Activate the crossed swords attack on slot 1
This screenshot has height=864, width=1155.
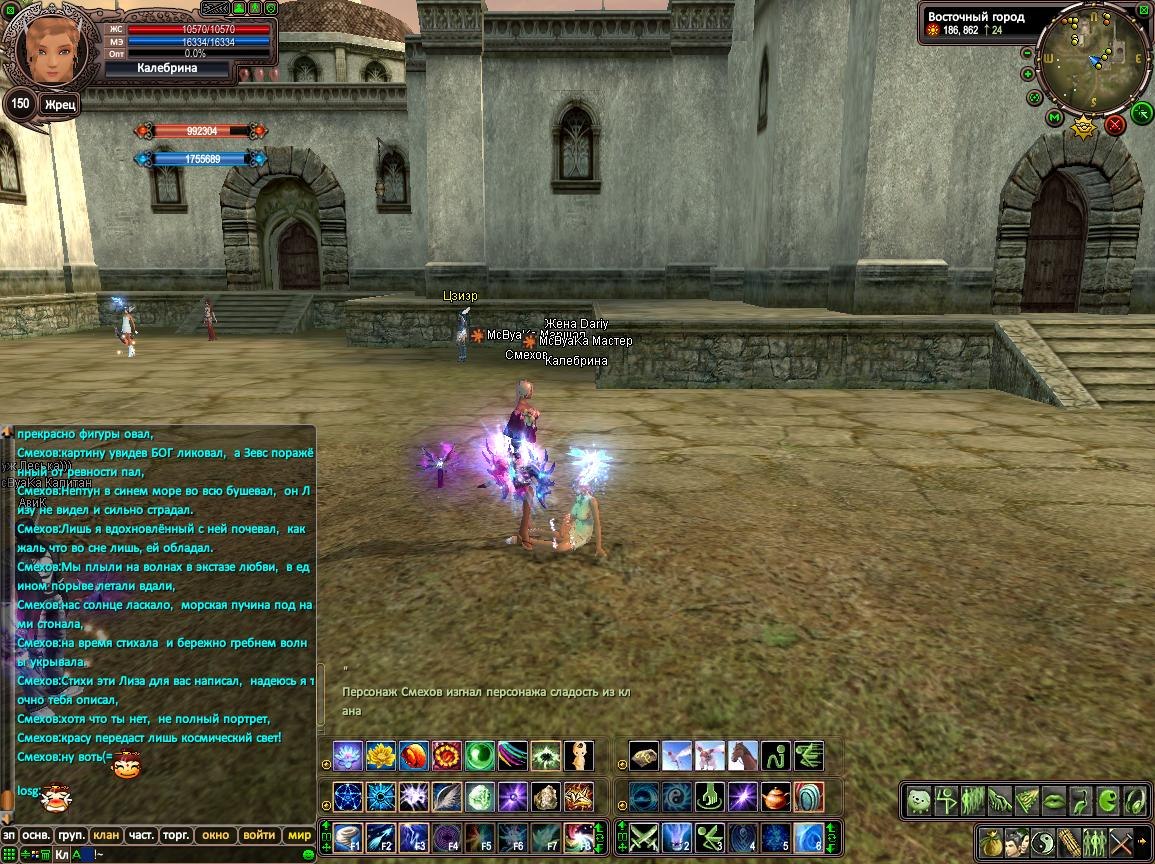(644, 836)
